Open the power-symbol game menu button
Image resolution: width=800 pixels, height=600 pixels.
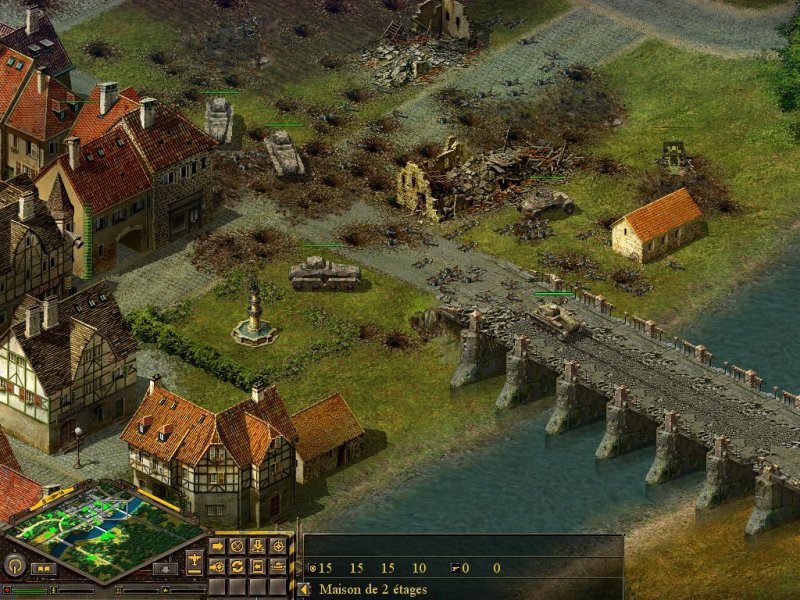[x=17, y=566]
